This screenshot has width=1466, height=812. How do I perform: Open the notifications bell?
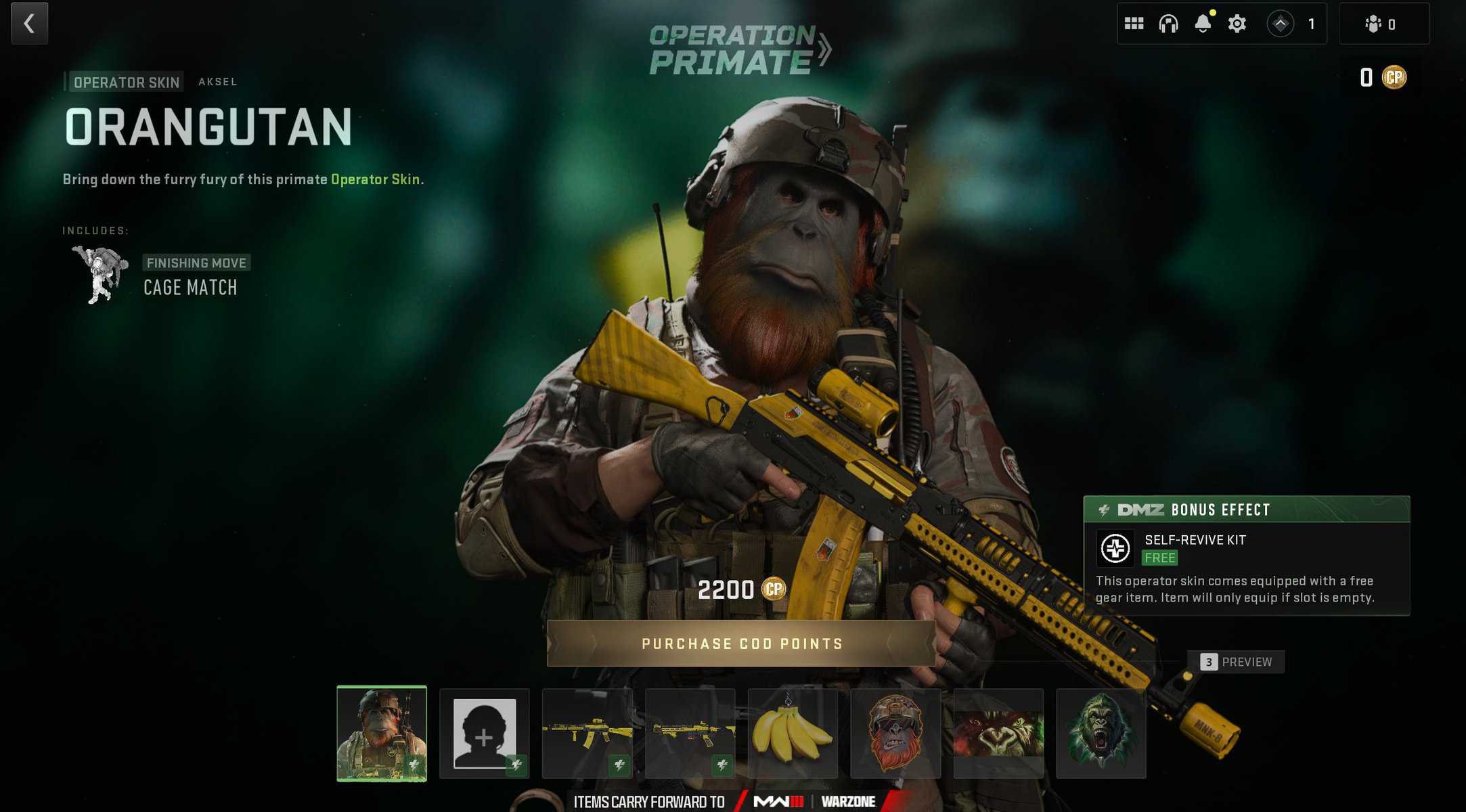tap(1203, 24)
